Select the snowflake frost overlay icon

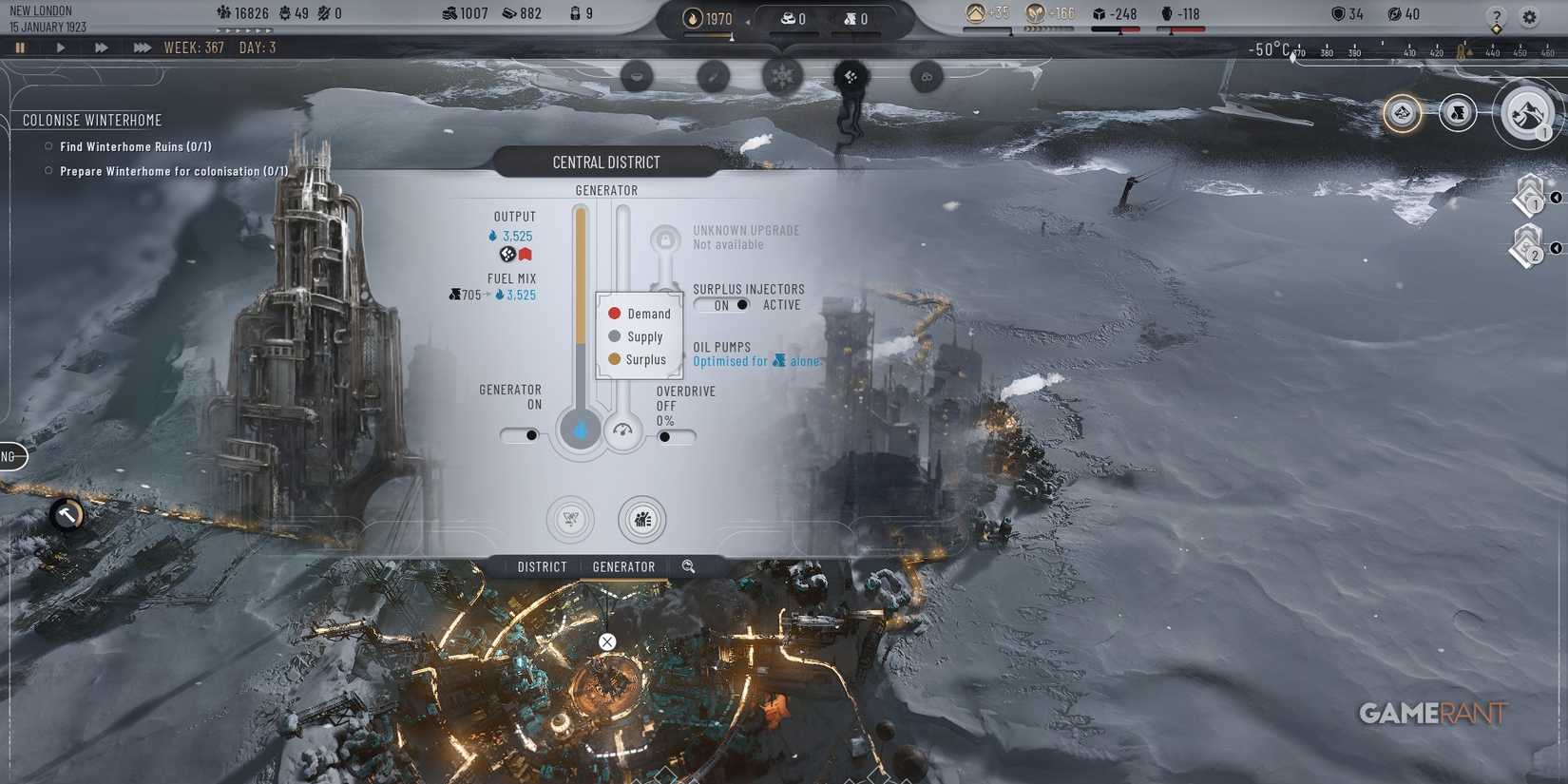pos(782,76)
